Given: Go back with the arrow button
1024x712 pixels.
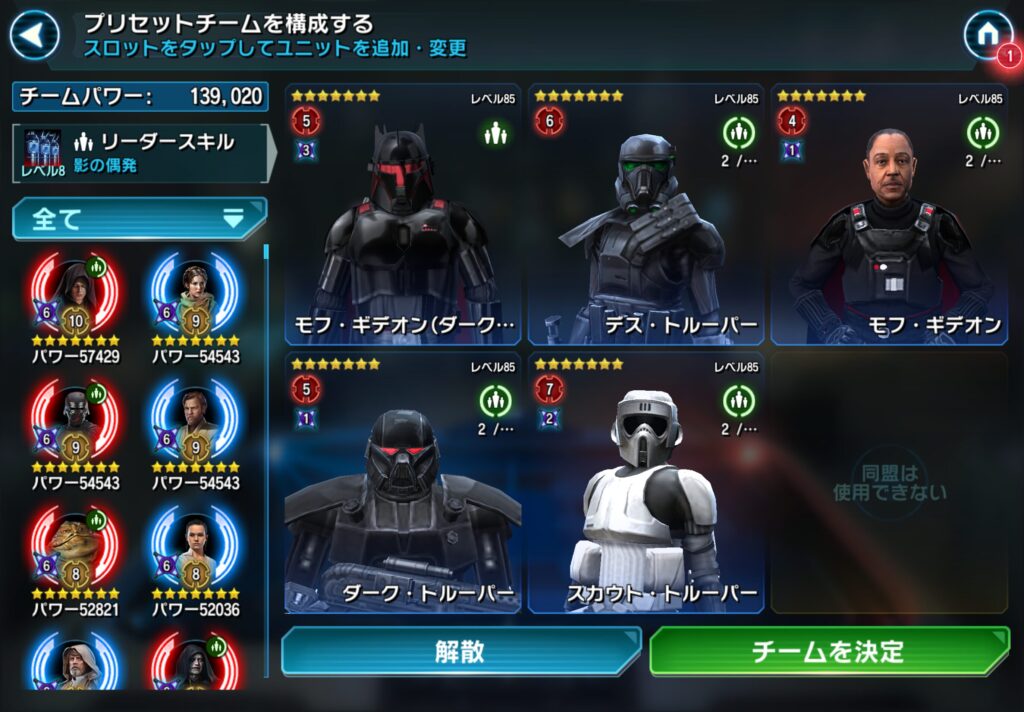Looking at the screenshot, I should (x=34, y=36).
